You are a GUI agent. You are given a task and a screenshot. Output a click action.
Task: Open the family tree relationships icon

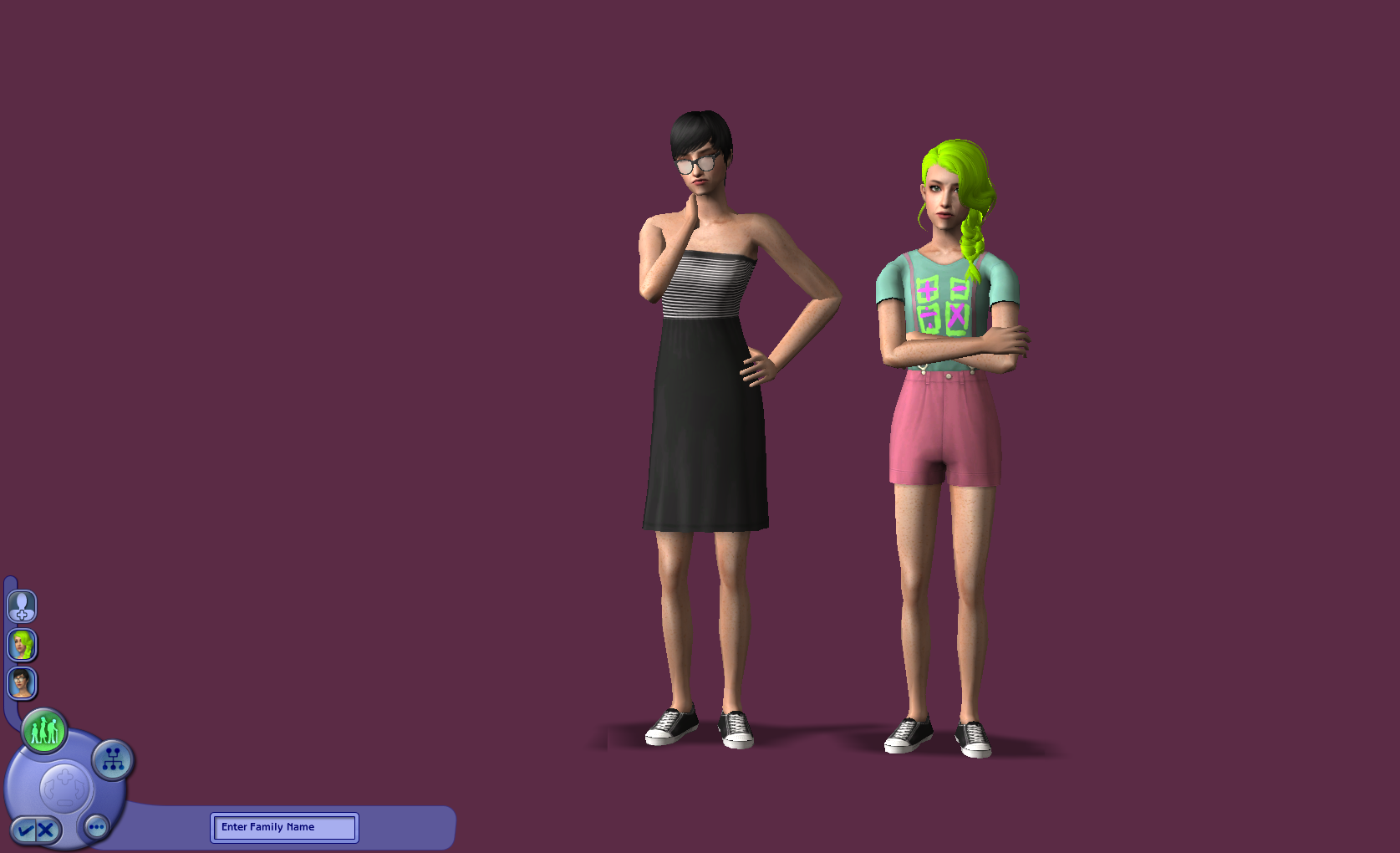pyautogui.click(x=112, y=759)
